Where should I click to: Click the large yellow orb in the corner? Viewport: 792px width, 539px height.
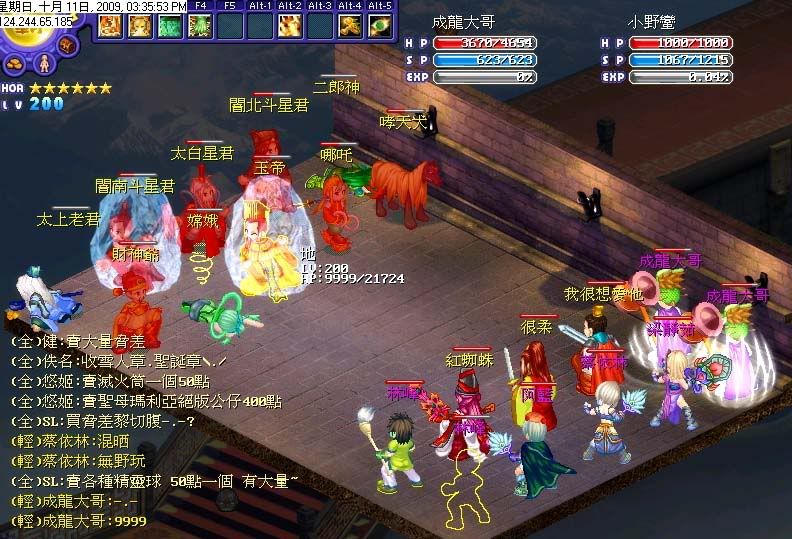pyautogui.click(x=20, y=30)
